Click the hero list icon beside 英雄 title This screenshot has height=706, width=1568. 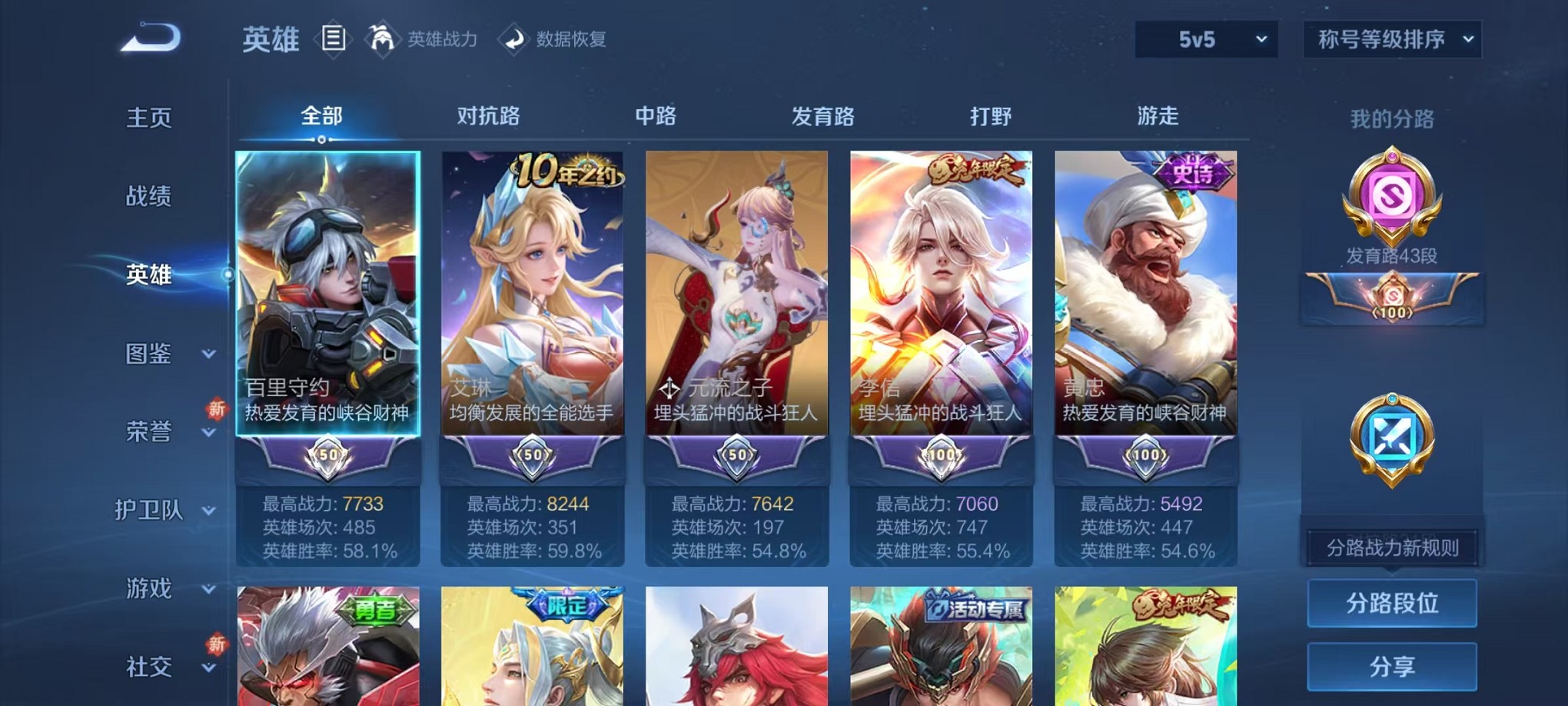pos(334,38)
